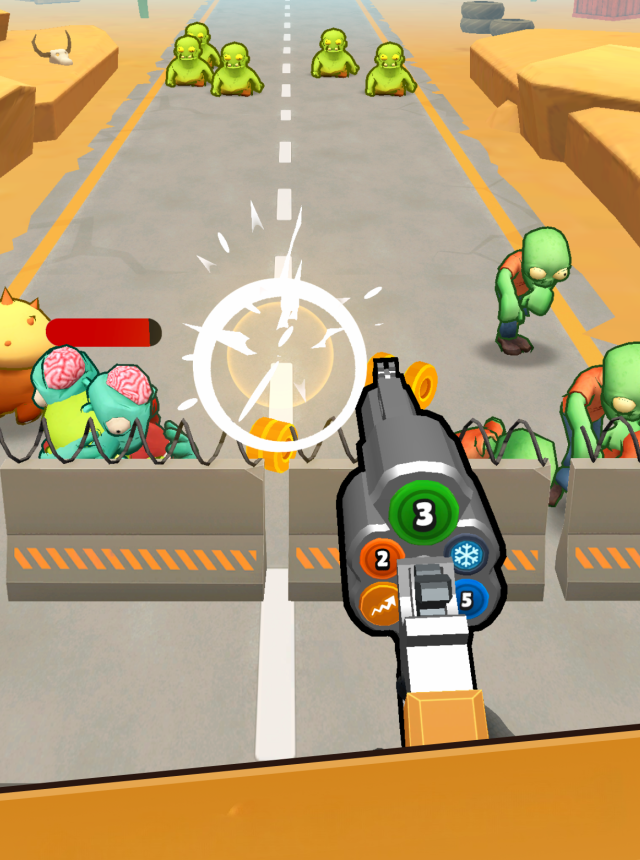
Task: Pick the orange zigzag arrow bullet
Action: (381, 604)
